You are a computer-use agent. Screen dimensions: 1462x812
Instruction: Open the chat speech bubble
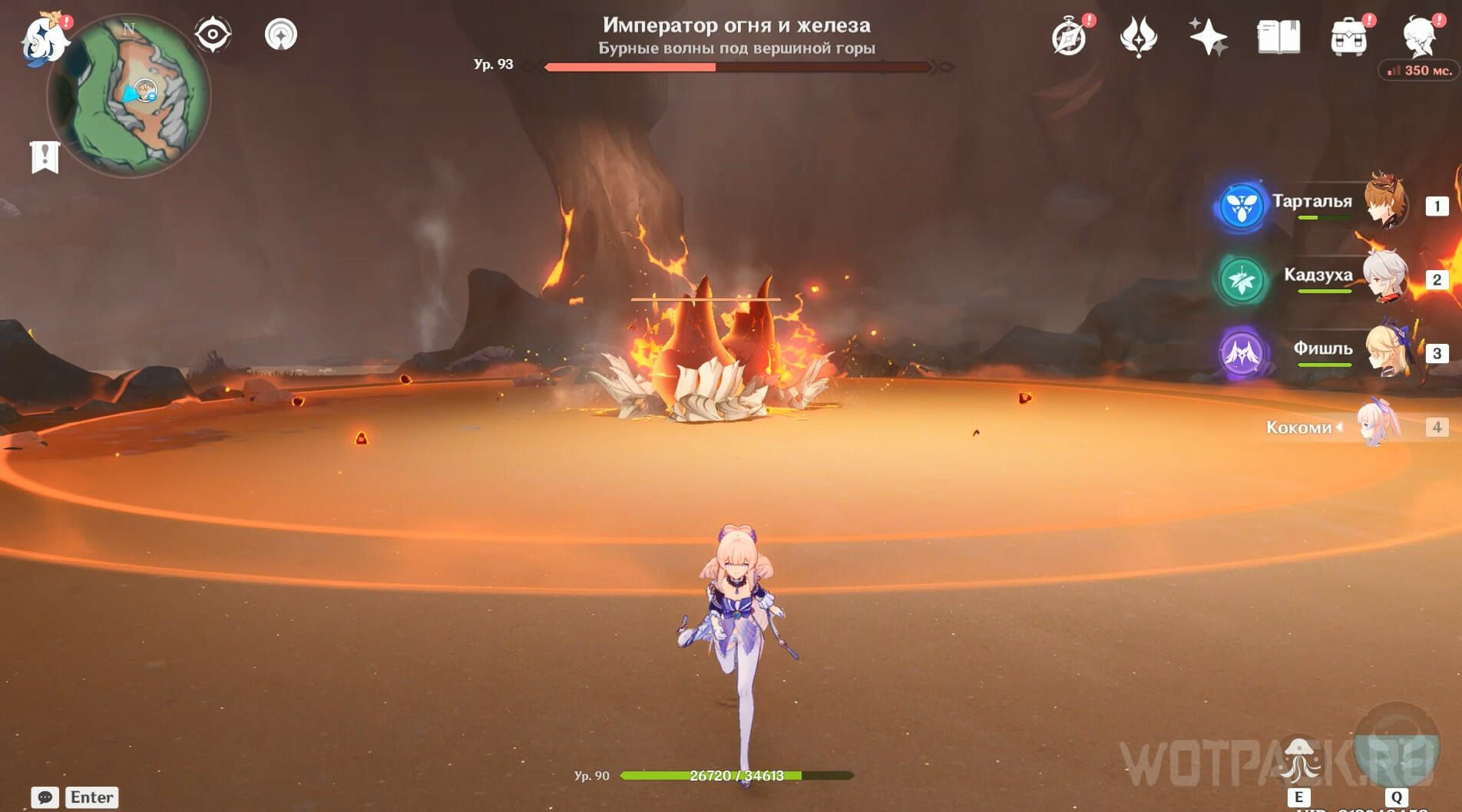click(45, 797)
